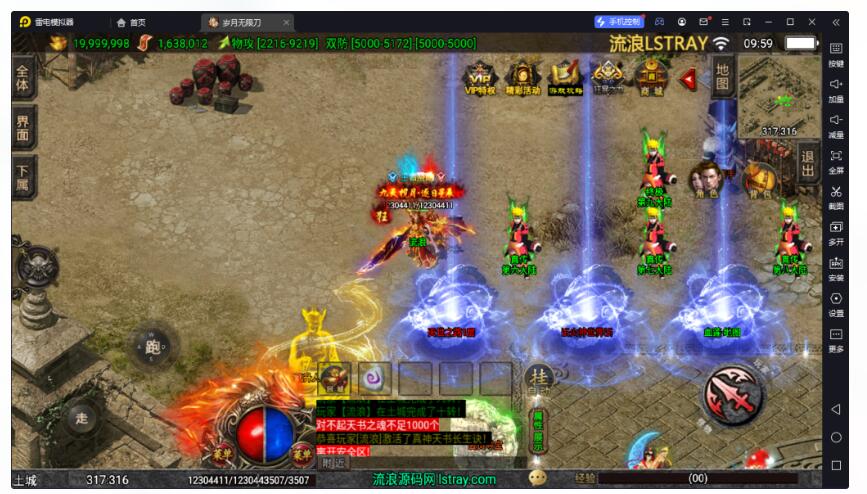Click the 地图 map button
Screen dimensions: 867x494
(x=722, y=73)
